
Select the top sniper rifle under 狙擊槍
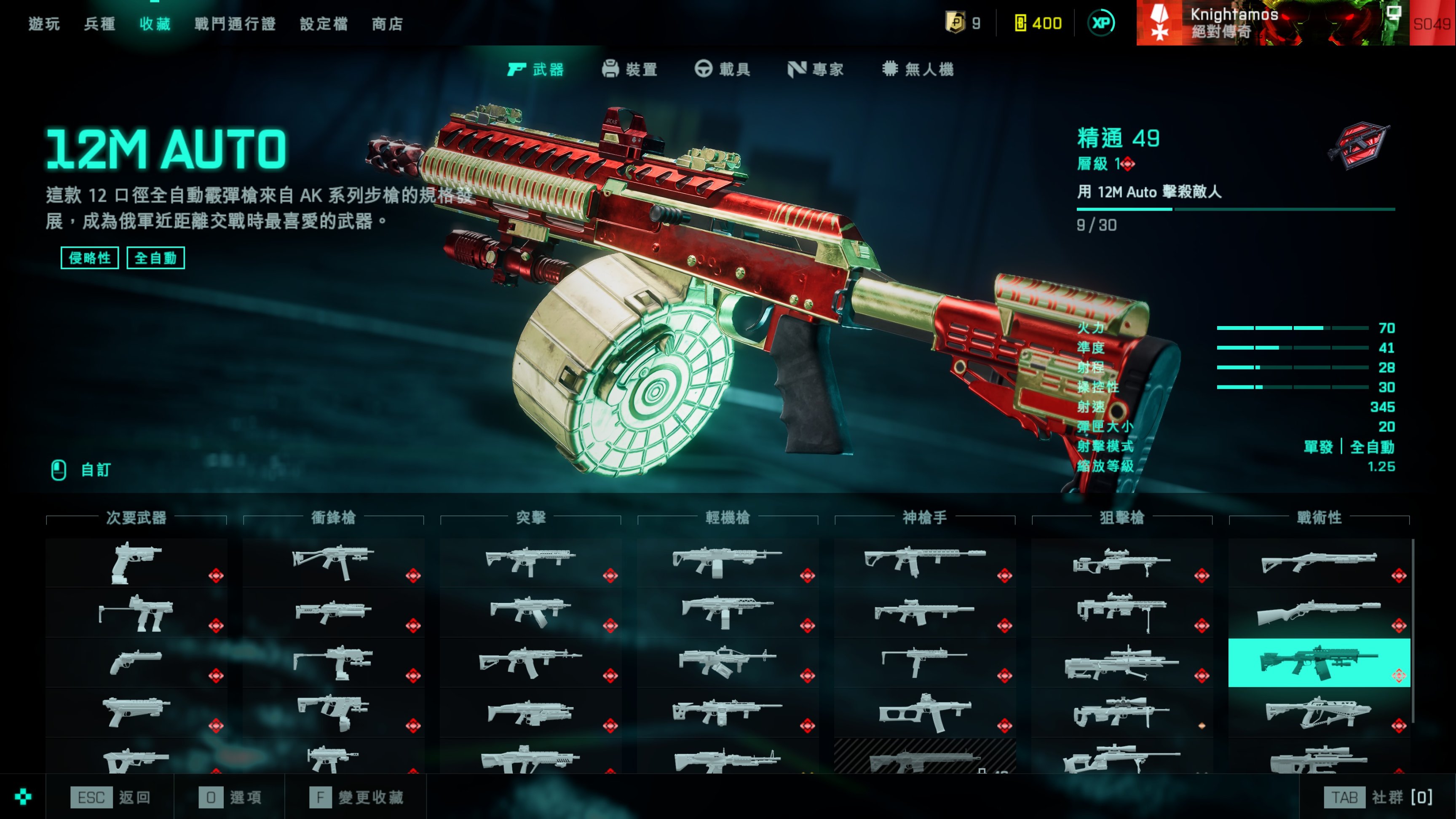click(x=1122, y=562)
